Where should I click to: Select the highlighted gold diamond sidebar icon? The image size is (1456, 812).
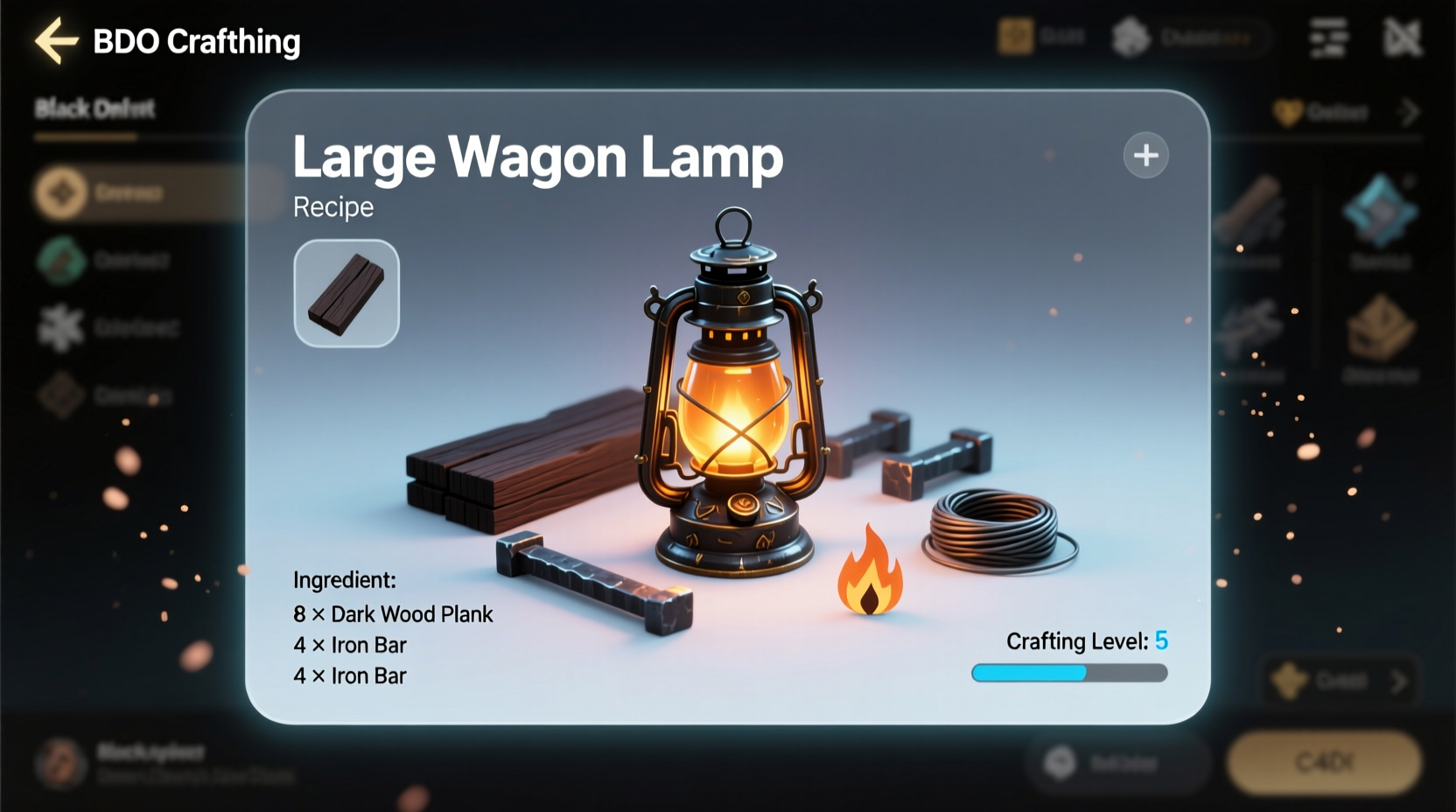pos(59,192)
